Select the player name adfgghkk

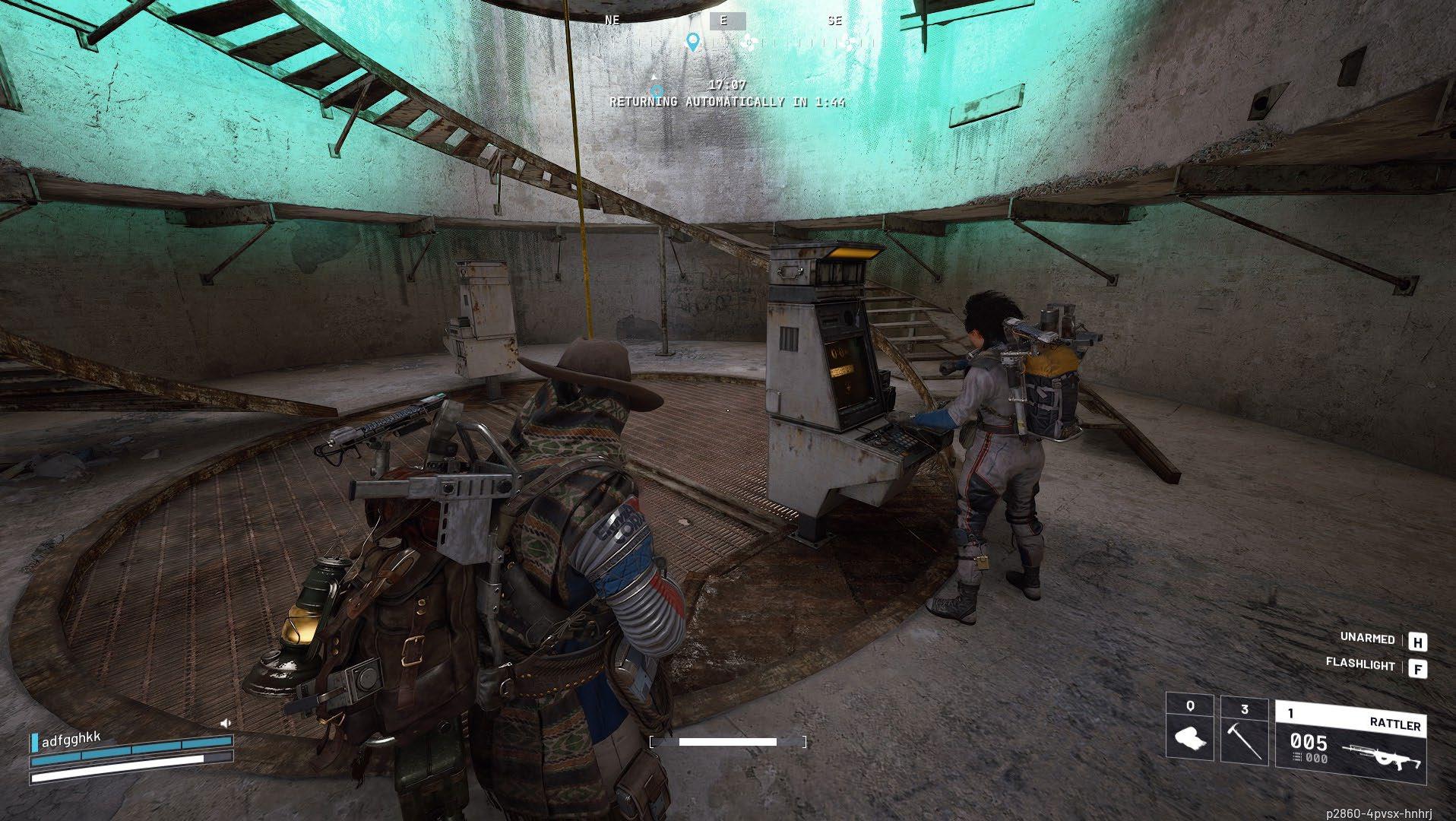[71, 740]
